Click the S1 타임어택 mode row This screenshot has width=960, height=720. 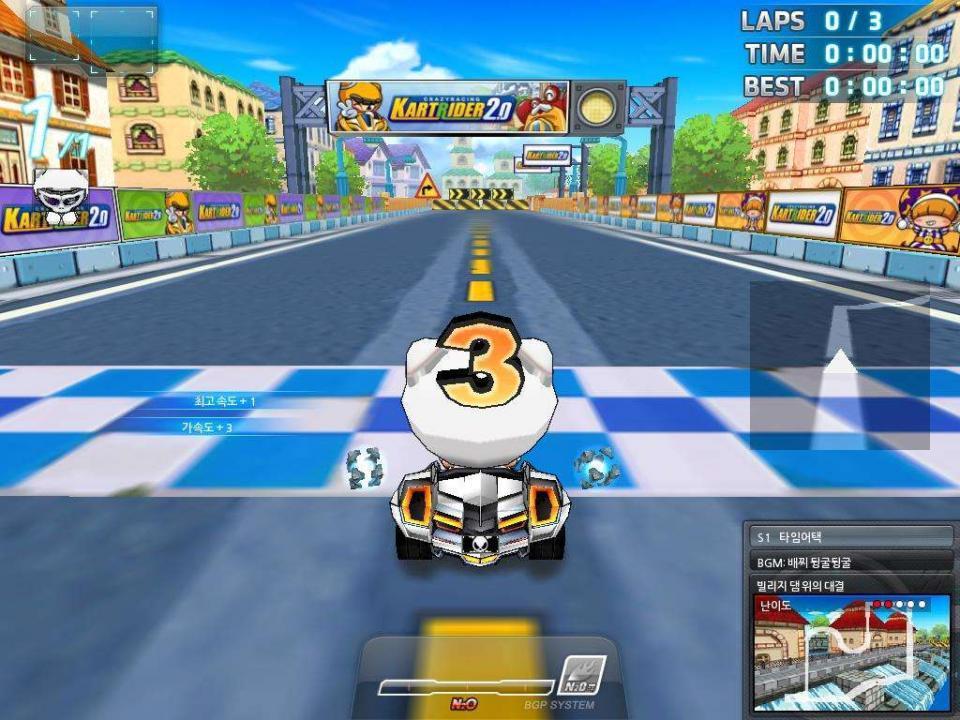click(850, 538)
